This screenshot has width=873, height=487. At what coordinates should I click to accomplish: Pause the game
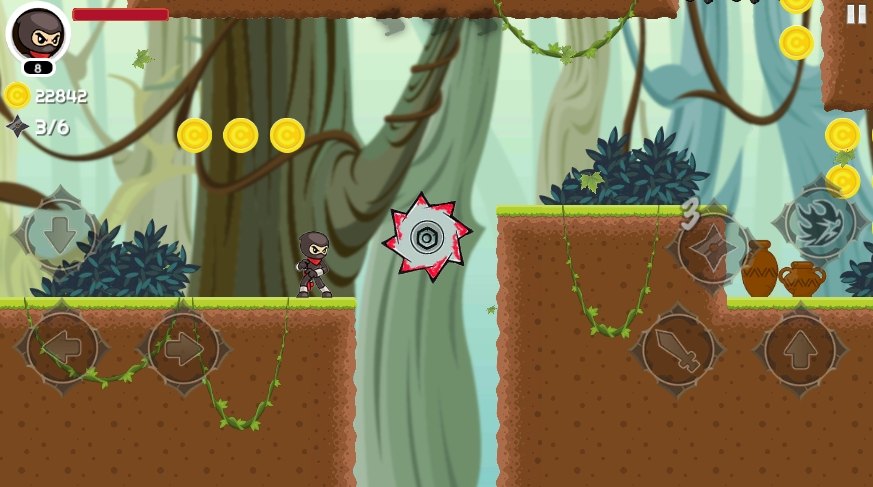tap(856, 14)
